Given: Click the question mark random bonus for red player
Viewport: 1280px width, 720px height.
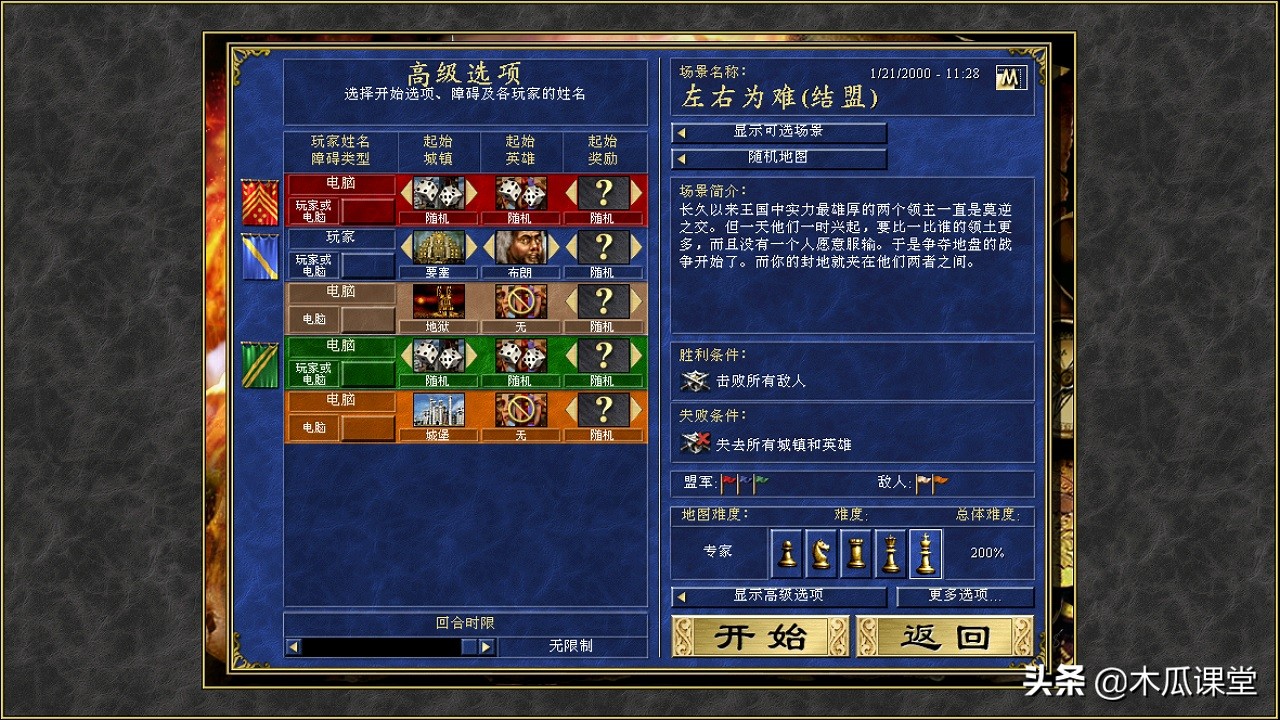Looking at the screenshot, I should pos(605,191).
